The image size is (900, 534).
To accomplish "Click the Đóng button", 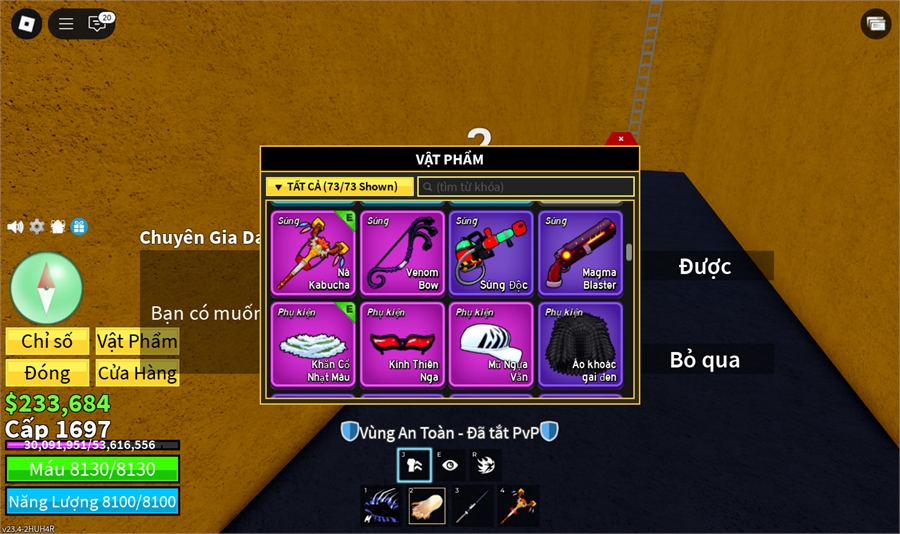I will click(47, 373).
